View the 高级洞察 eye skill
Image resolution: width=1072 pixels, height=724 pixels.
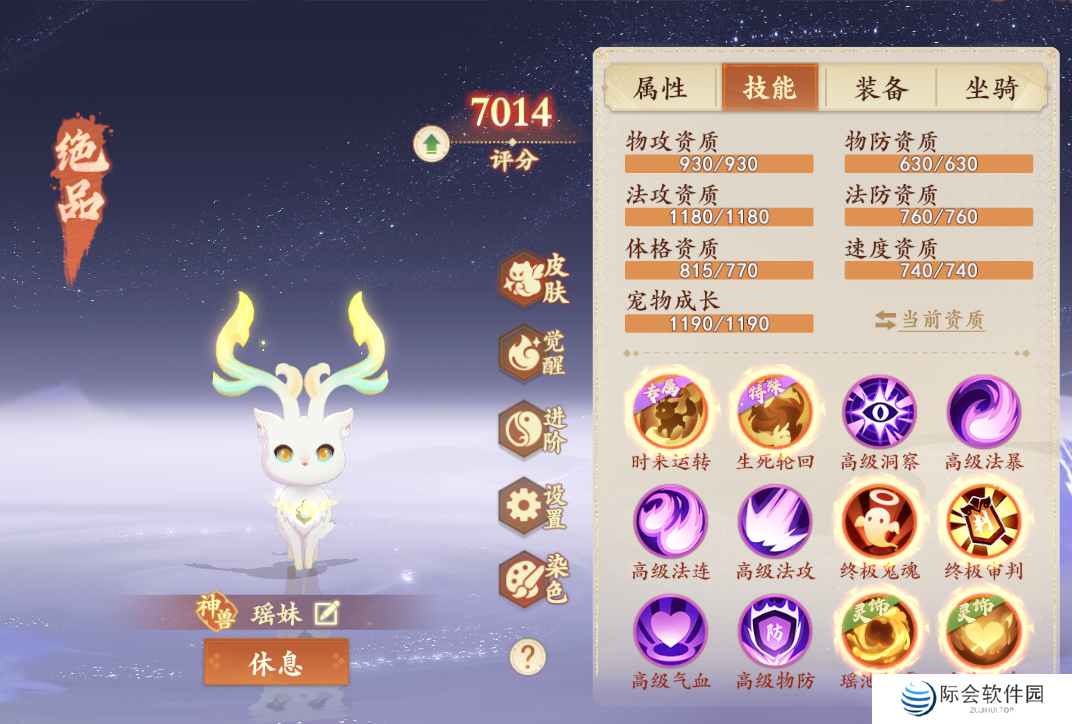pos(880,412)
